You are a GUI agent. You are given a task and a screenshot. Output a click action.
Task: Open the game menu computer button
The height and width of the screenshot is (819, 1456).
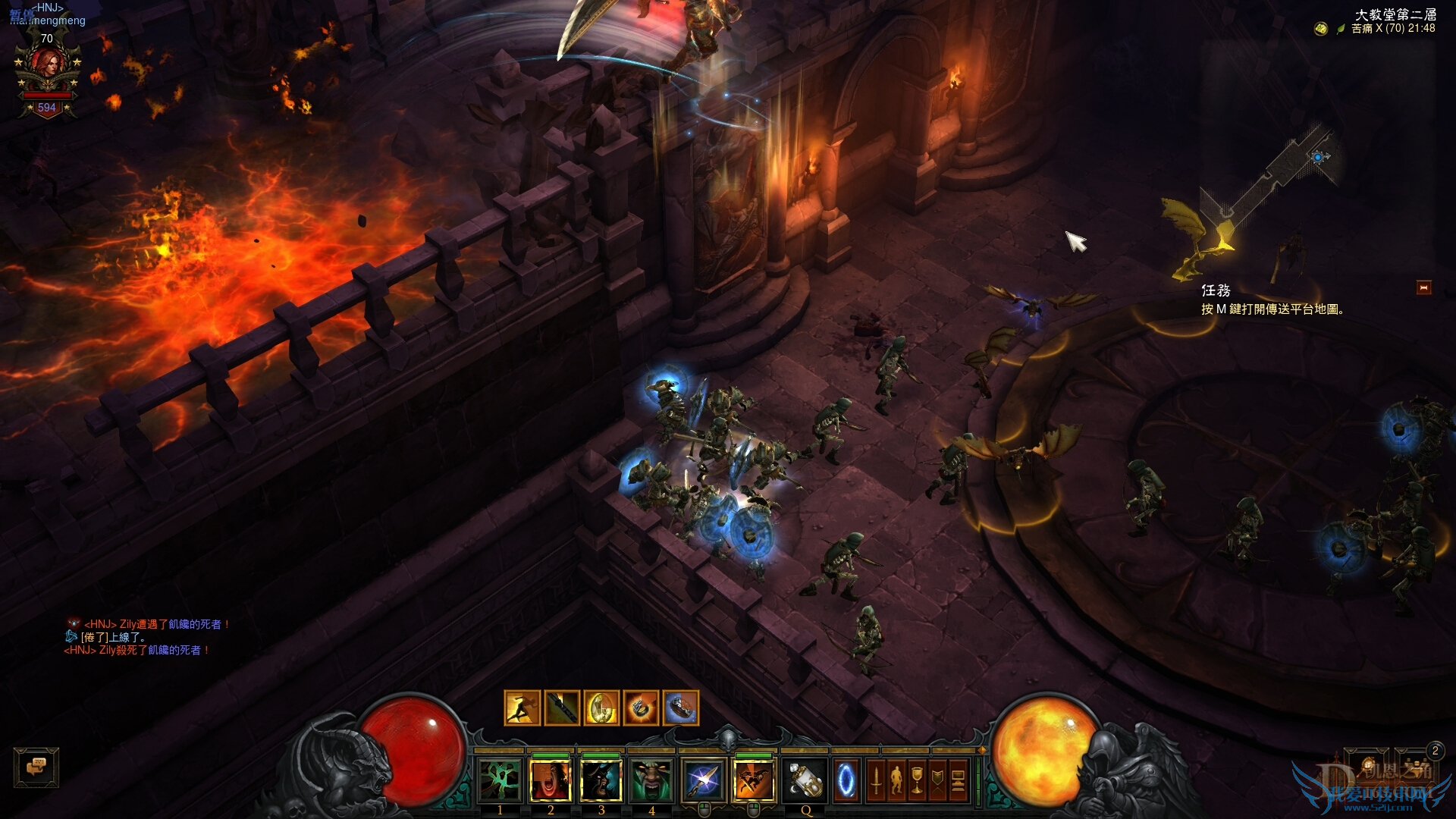[958, 781]
